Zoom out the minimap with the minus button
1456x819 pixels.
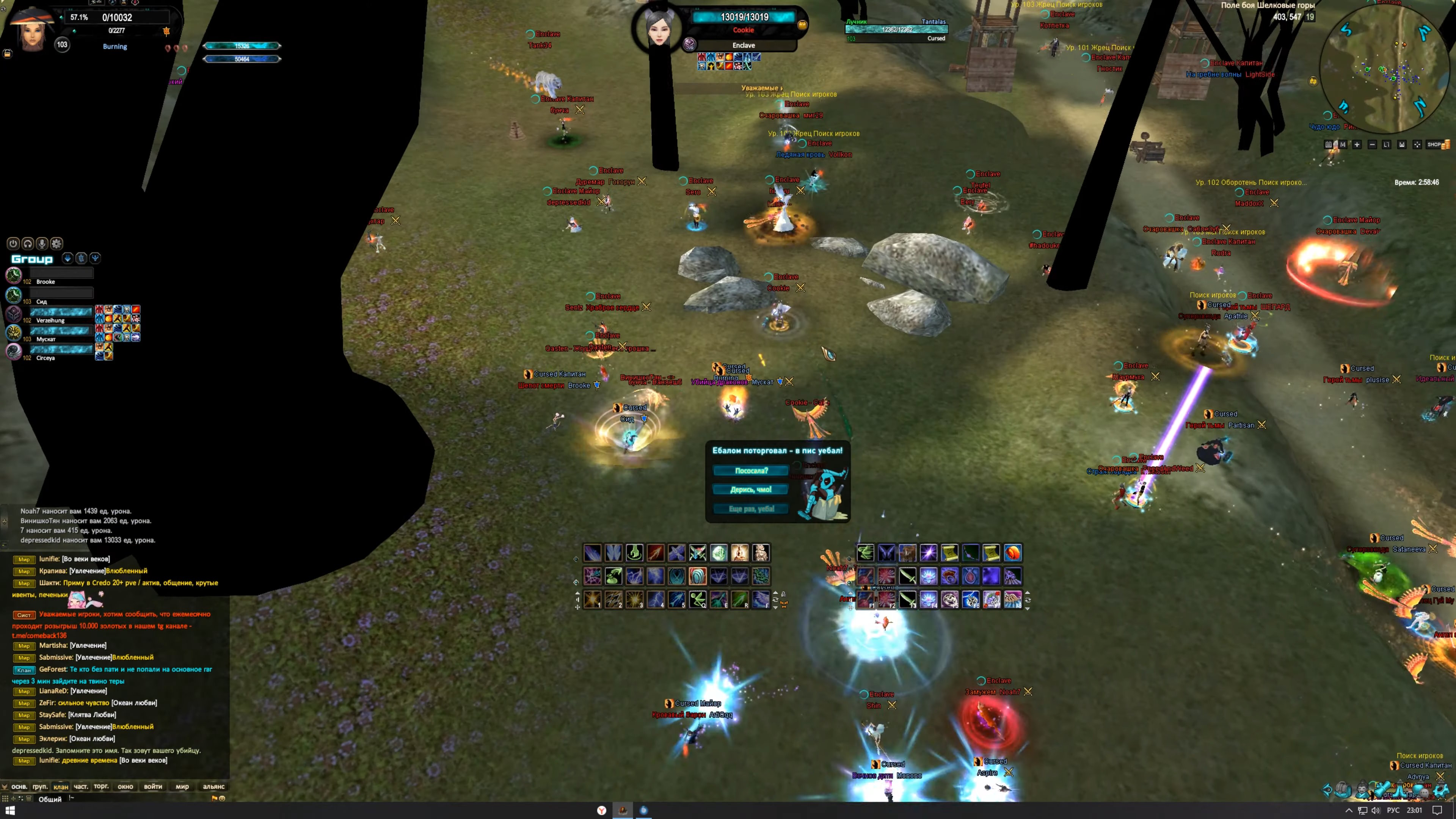[1372, 145]
